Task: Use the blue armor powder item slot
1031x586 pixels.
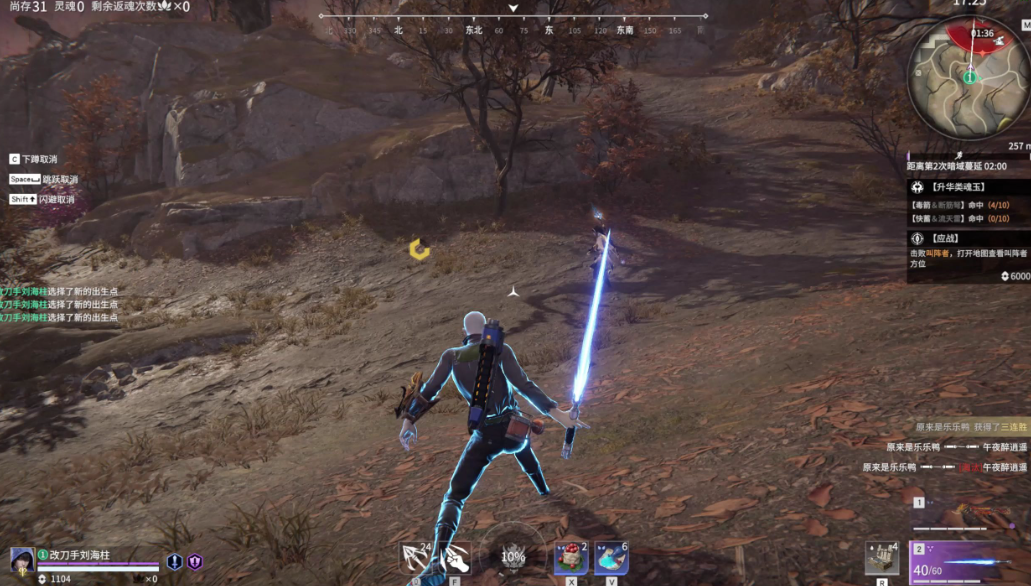Action: (611, 557)
